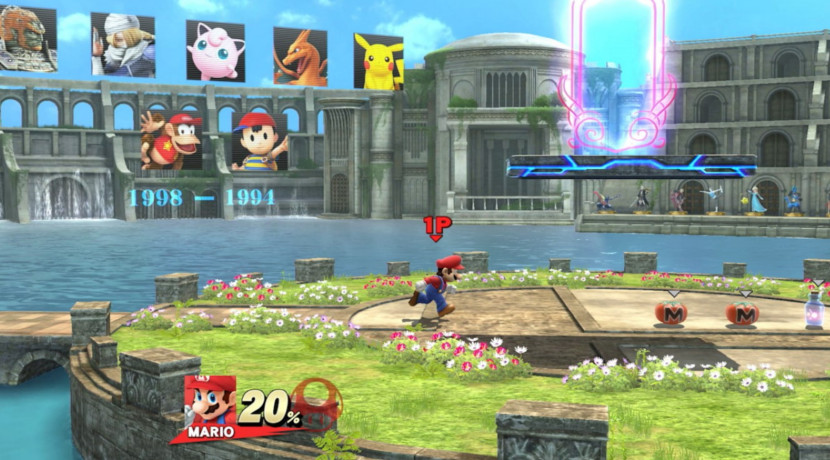Select the Charizard portrait tile
The height and width of the screenshot is (460, 830).
point(299,56)
